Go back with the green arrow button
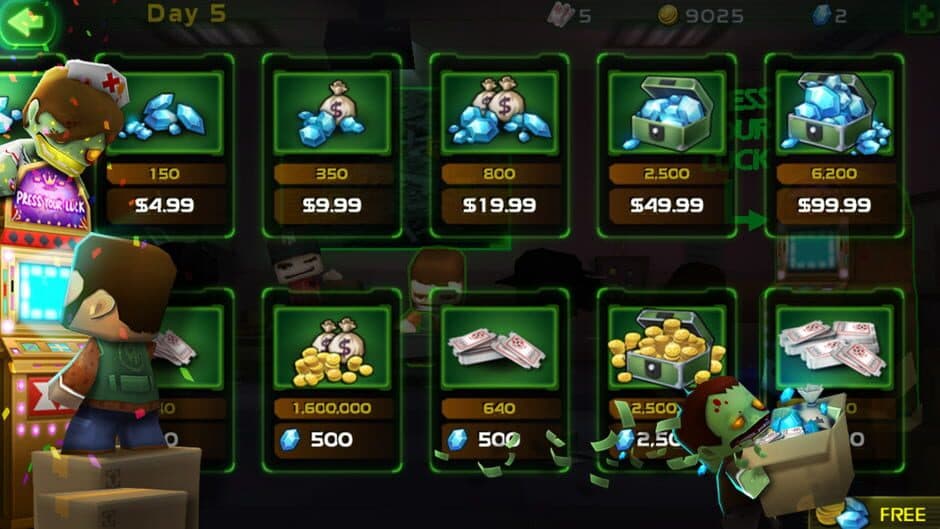This screenshot has height=529, width=940. (x=29, y=22)
